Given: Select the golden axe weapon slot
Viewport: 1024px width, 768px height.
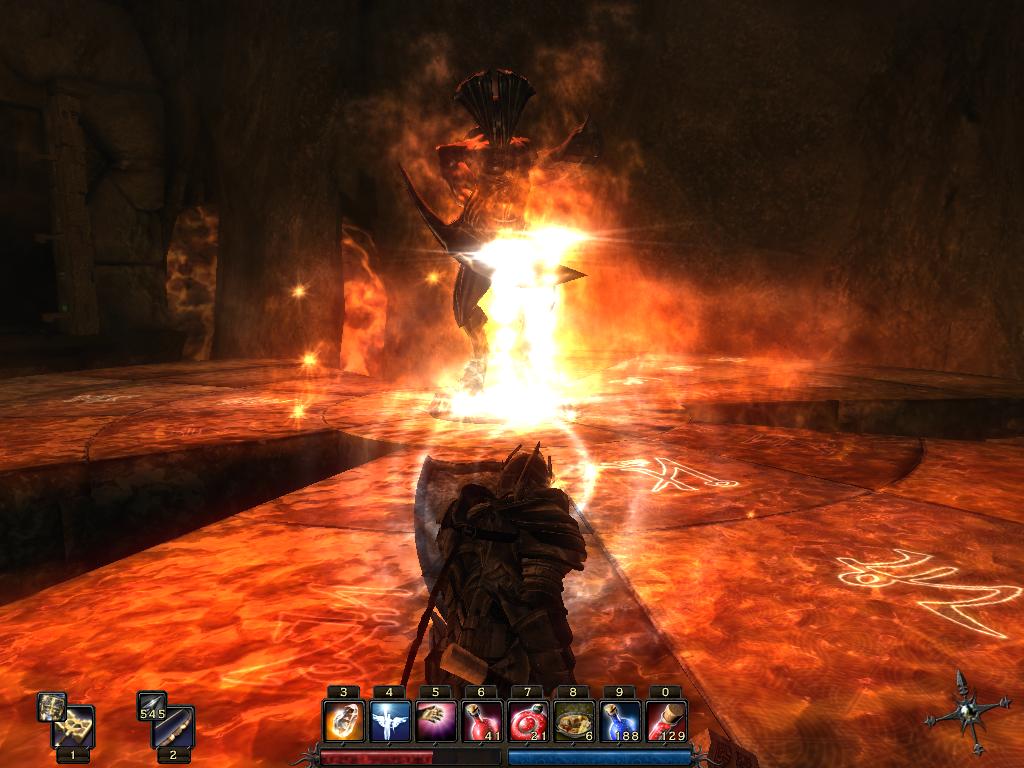Looking at the screenshot, I should point(74,726).
